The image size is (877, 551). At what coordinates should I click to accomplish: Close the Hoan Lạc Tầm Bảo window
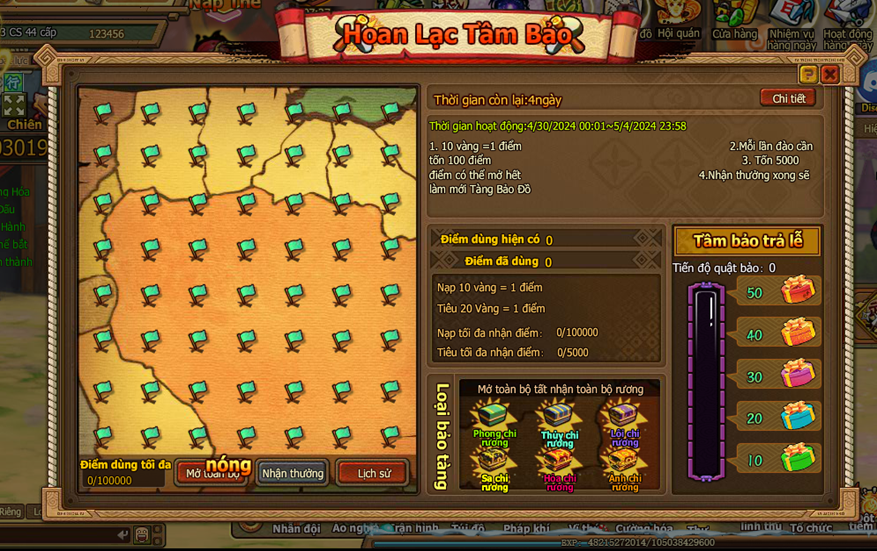829,74
